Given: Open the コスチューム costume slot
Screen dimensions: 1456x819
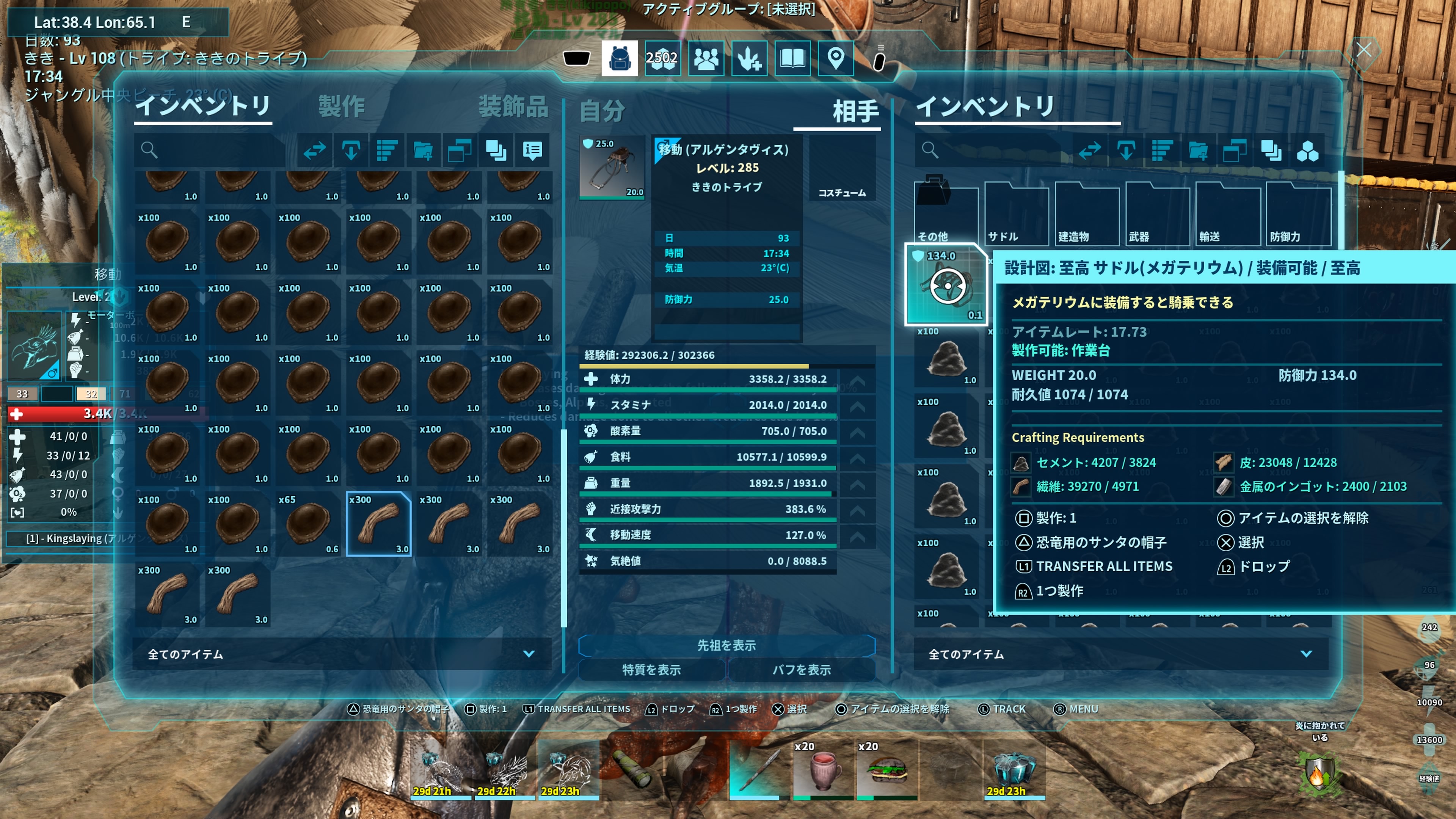Looking at the screenshot, I should [x=842, y=168].
